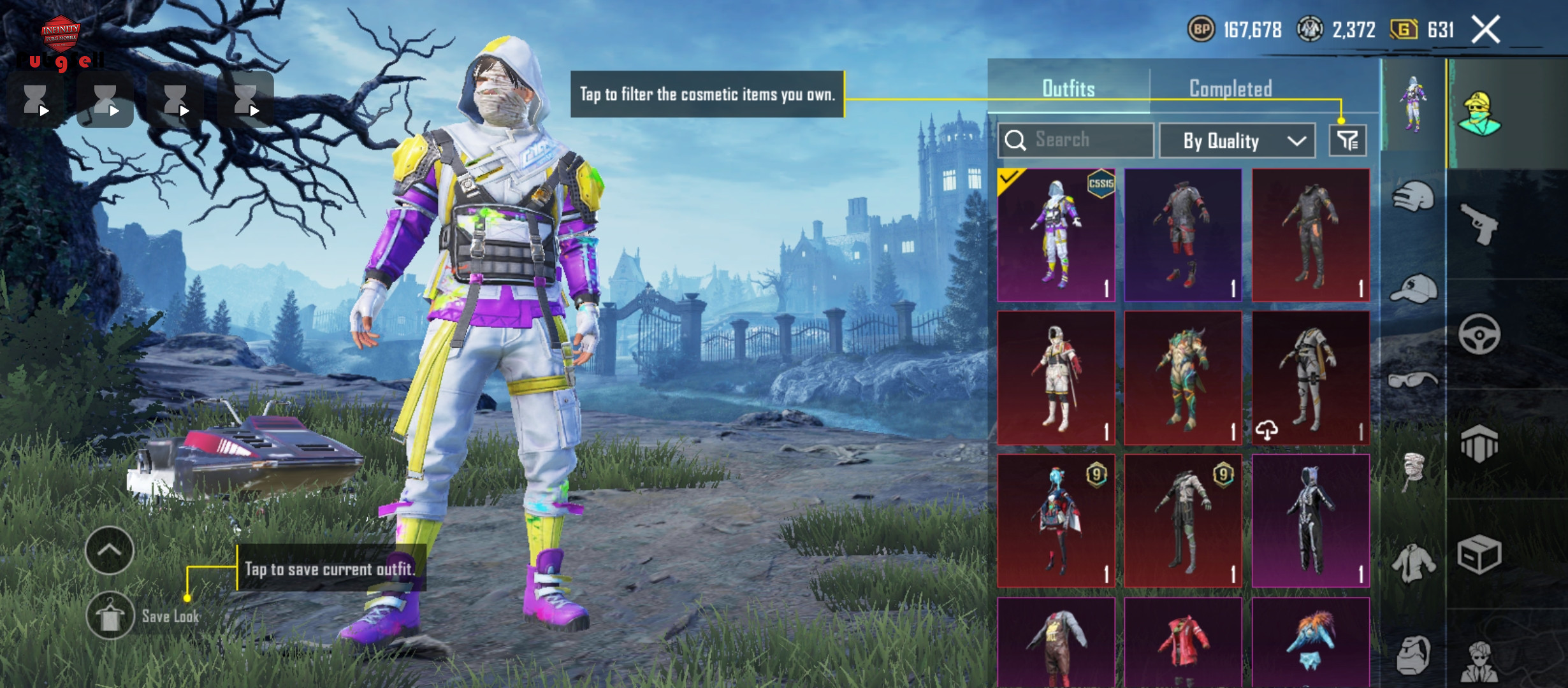Open the jacket tops category
Viewport: 1568px width, 688px height.
1413,563
